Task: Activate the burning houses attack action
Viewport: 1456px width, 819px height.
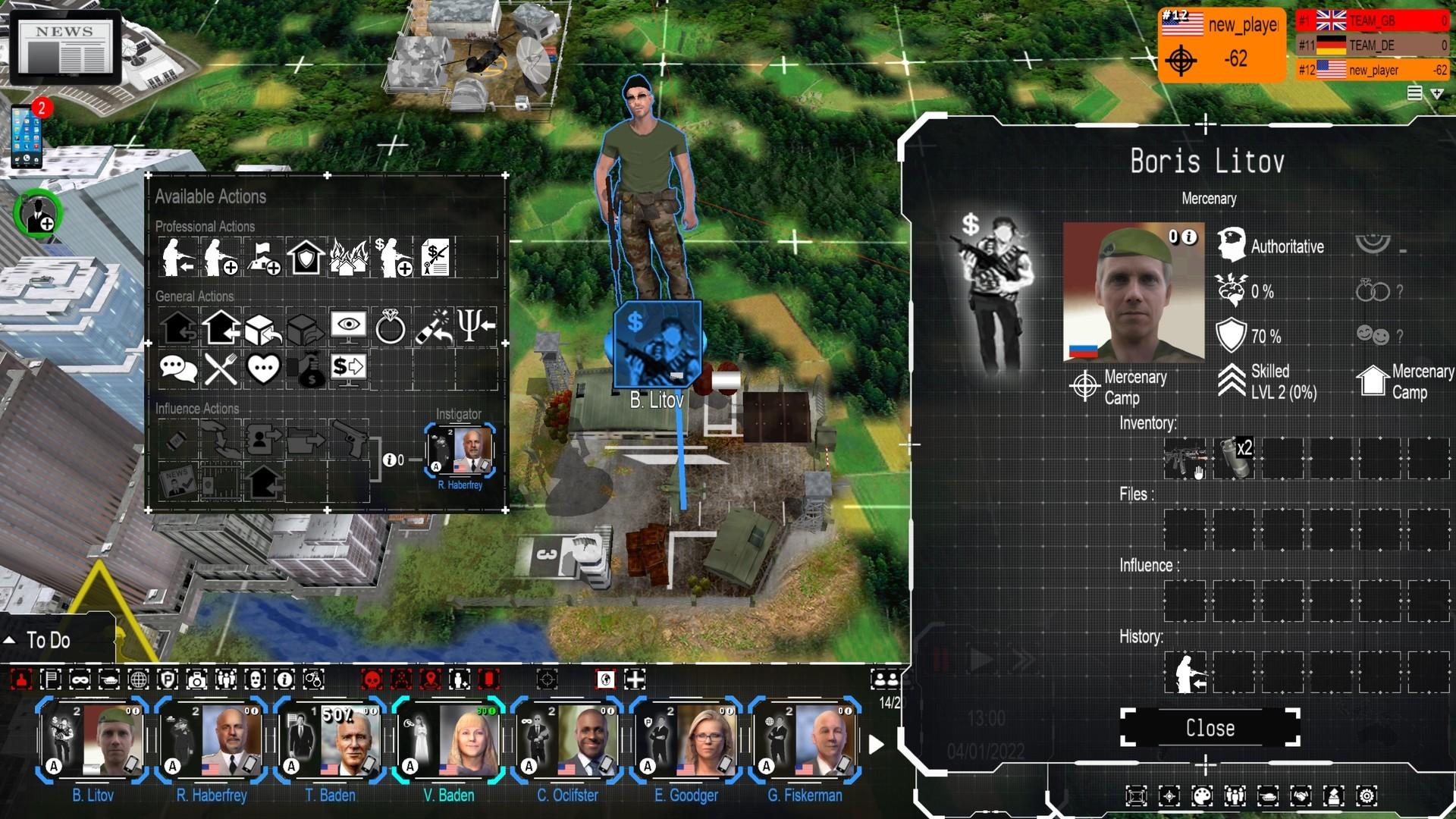Action: (349, 256)
